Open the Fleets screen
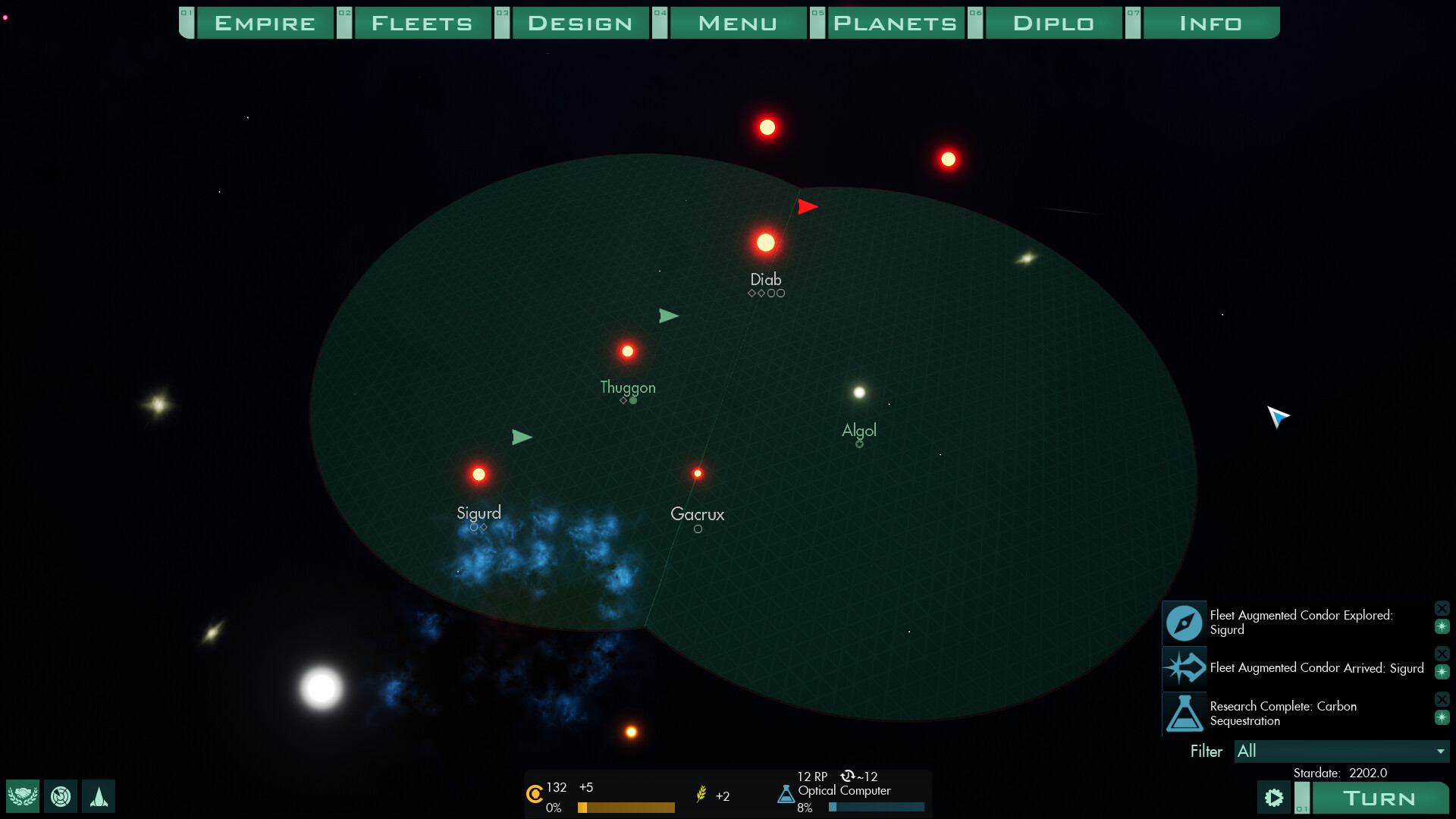This screenshot has height=819, width=1456. click(422, 23)
